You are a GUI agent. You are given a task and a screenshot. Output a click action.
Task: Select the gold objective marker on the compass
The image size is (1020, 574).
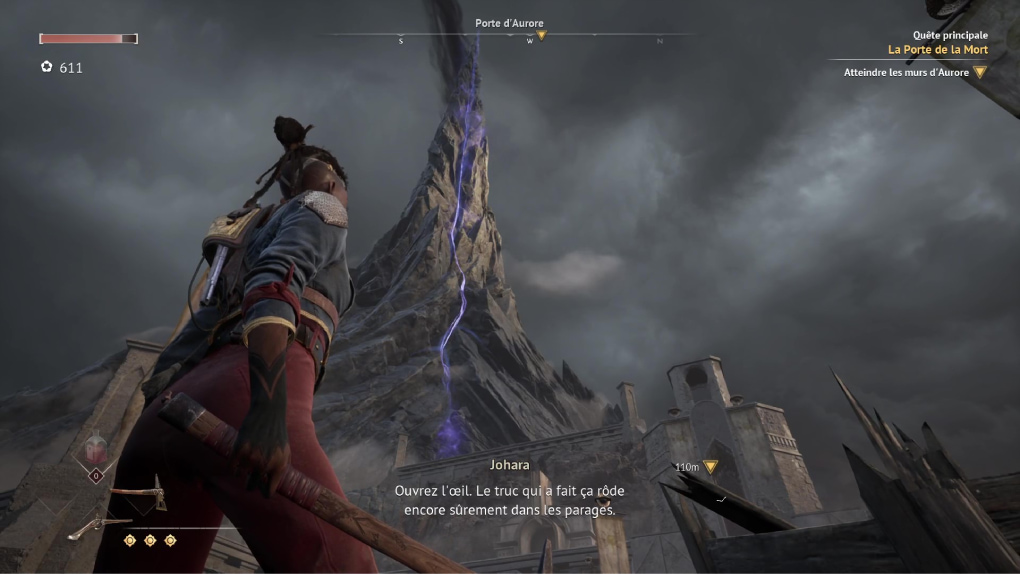pos(541,35)
